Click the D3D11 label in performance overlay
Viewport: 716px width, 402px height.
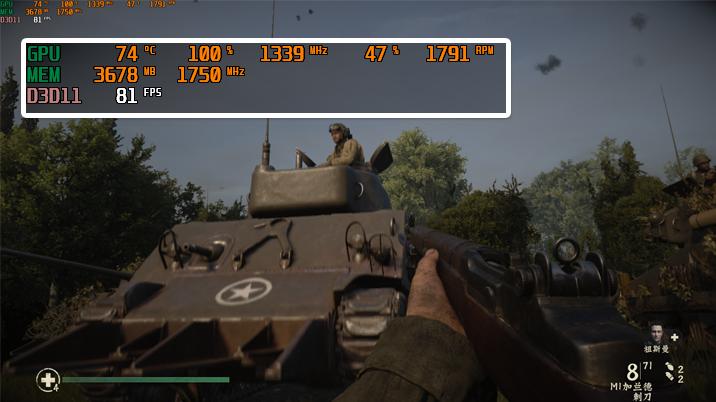point(54,96)
